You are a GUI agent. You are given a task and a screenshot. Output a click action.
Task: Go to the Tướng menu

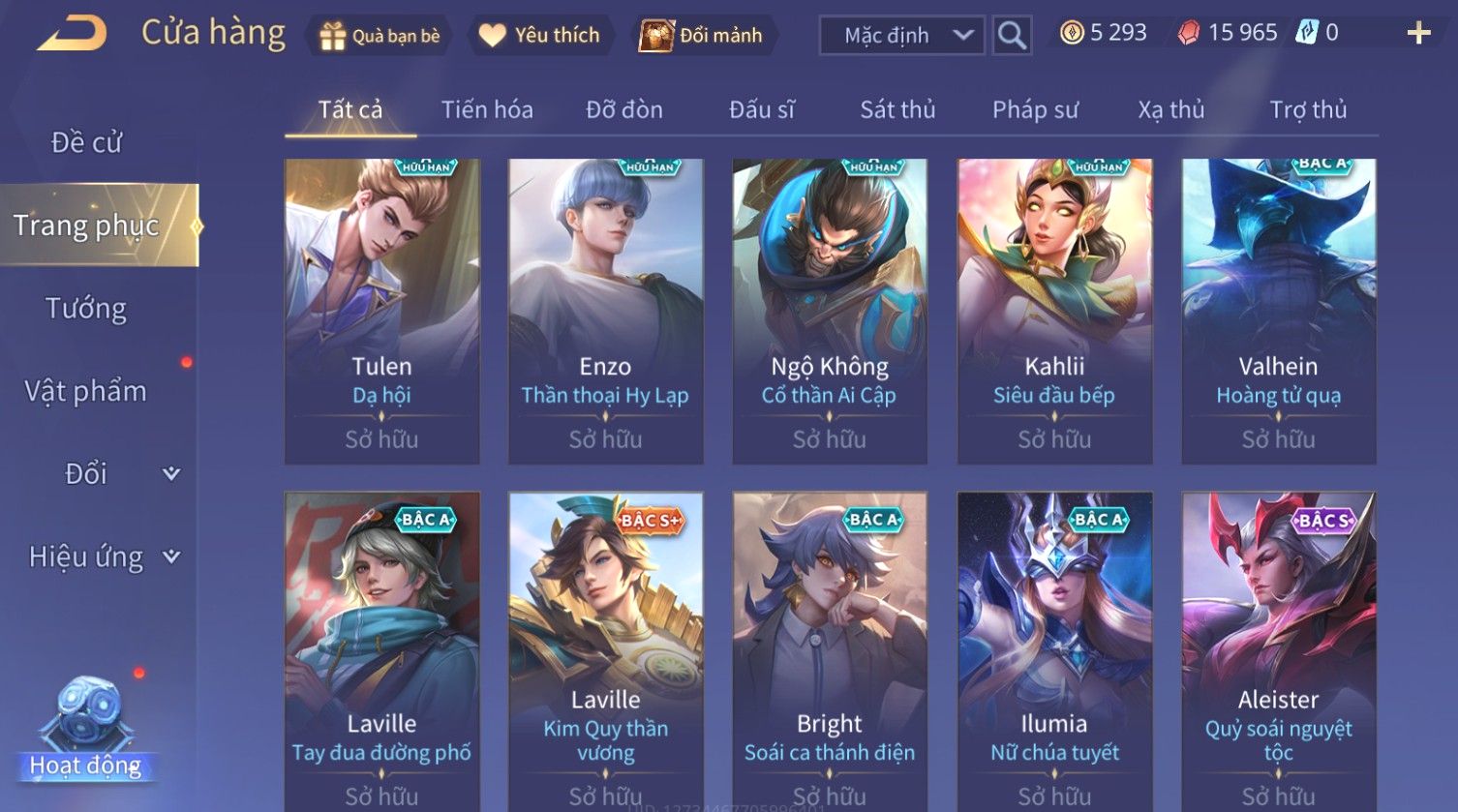tap(86, 309)
